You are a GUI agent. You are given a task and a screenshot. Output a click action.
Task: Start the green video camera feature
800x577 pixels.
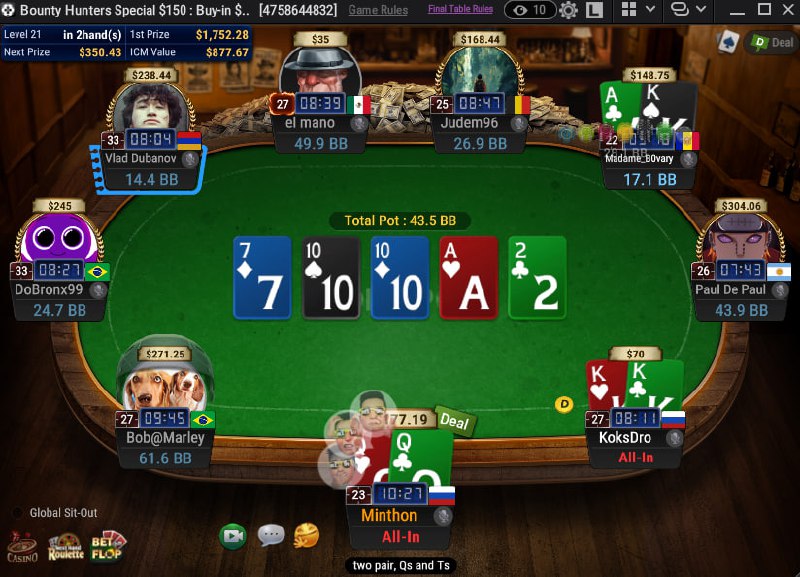pos(233,536)
